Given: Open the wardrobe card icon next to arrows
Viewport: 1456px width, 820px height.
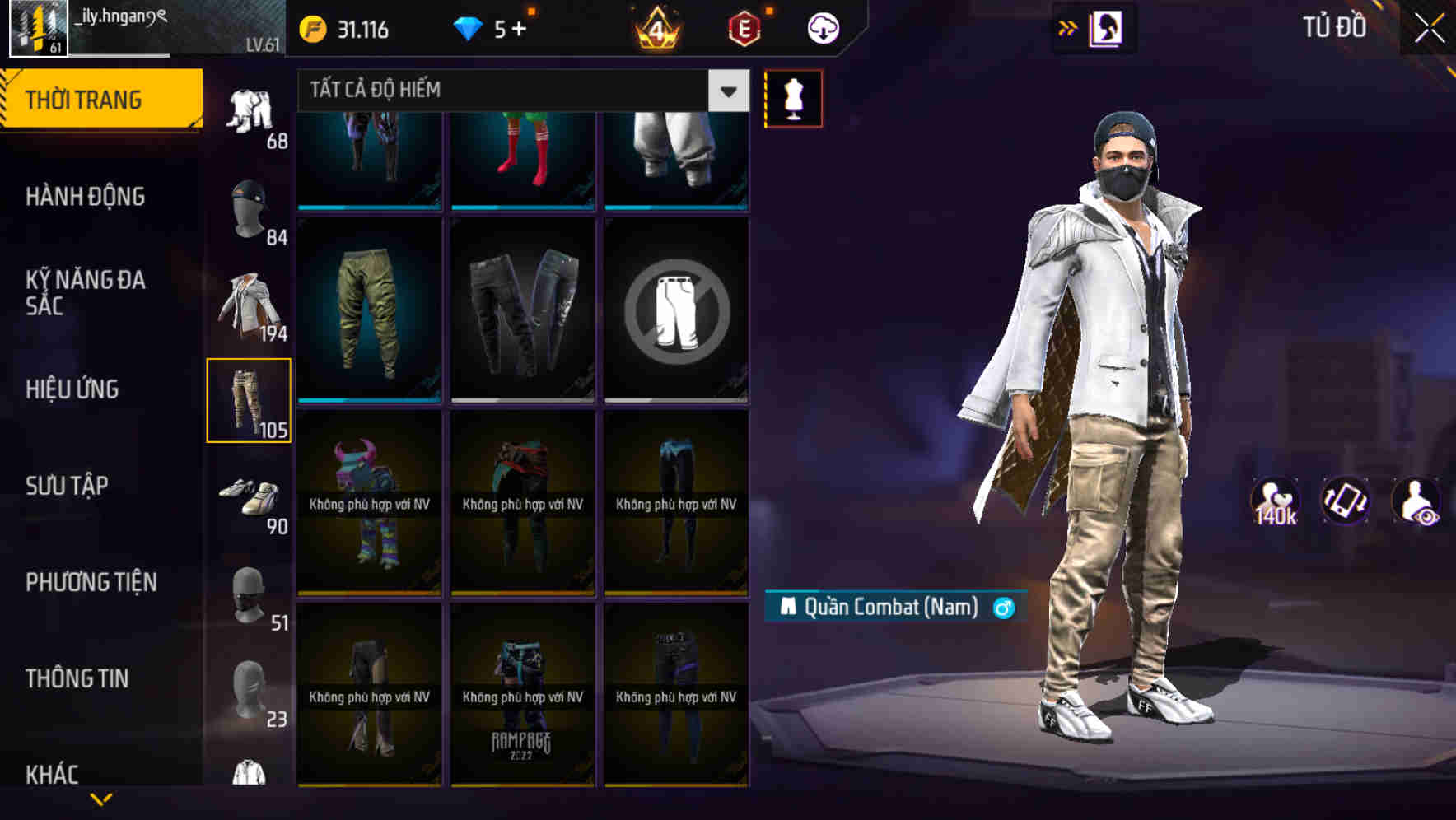Looking at the screenshot, I should click(1104, 27).
